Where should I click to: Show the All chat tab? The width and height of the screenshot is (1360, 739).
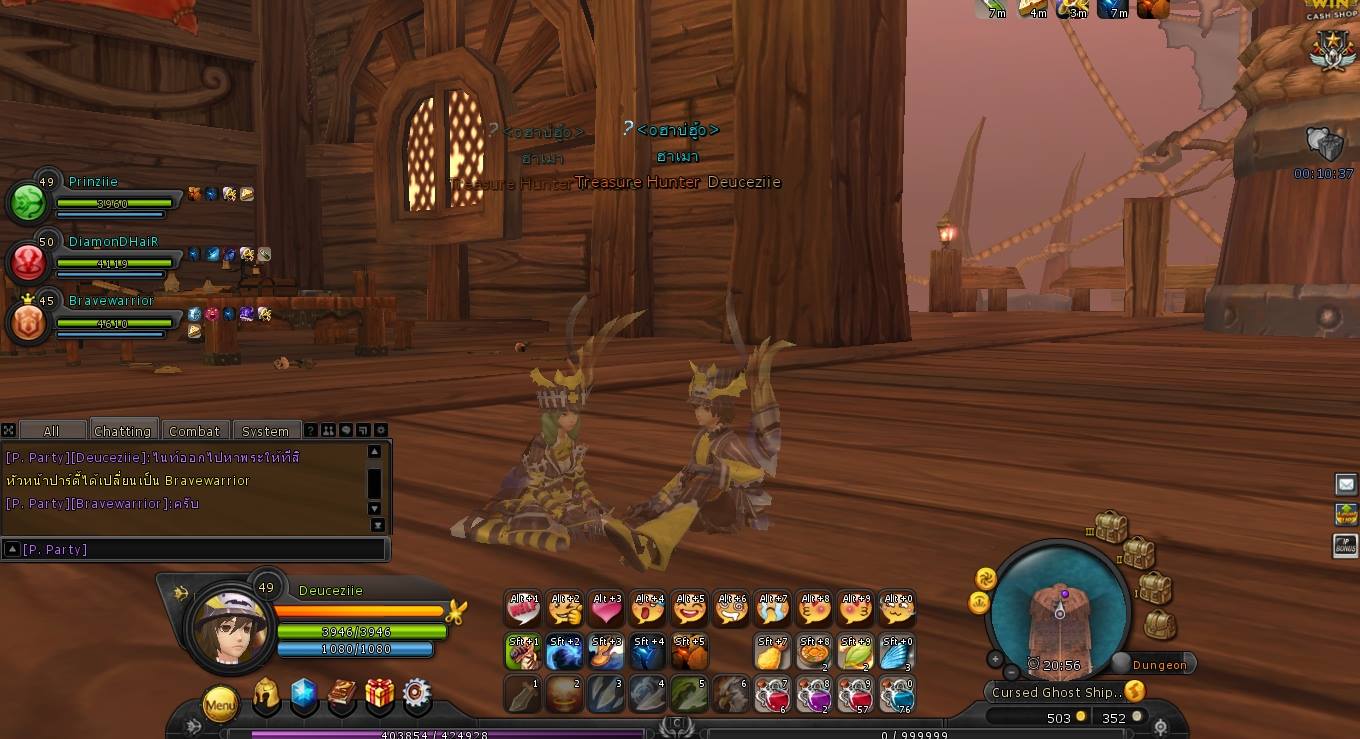(51, 431)
